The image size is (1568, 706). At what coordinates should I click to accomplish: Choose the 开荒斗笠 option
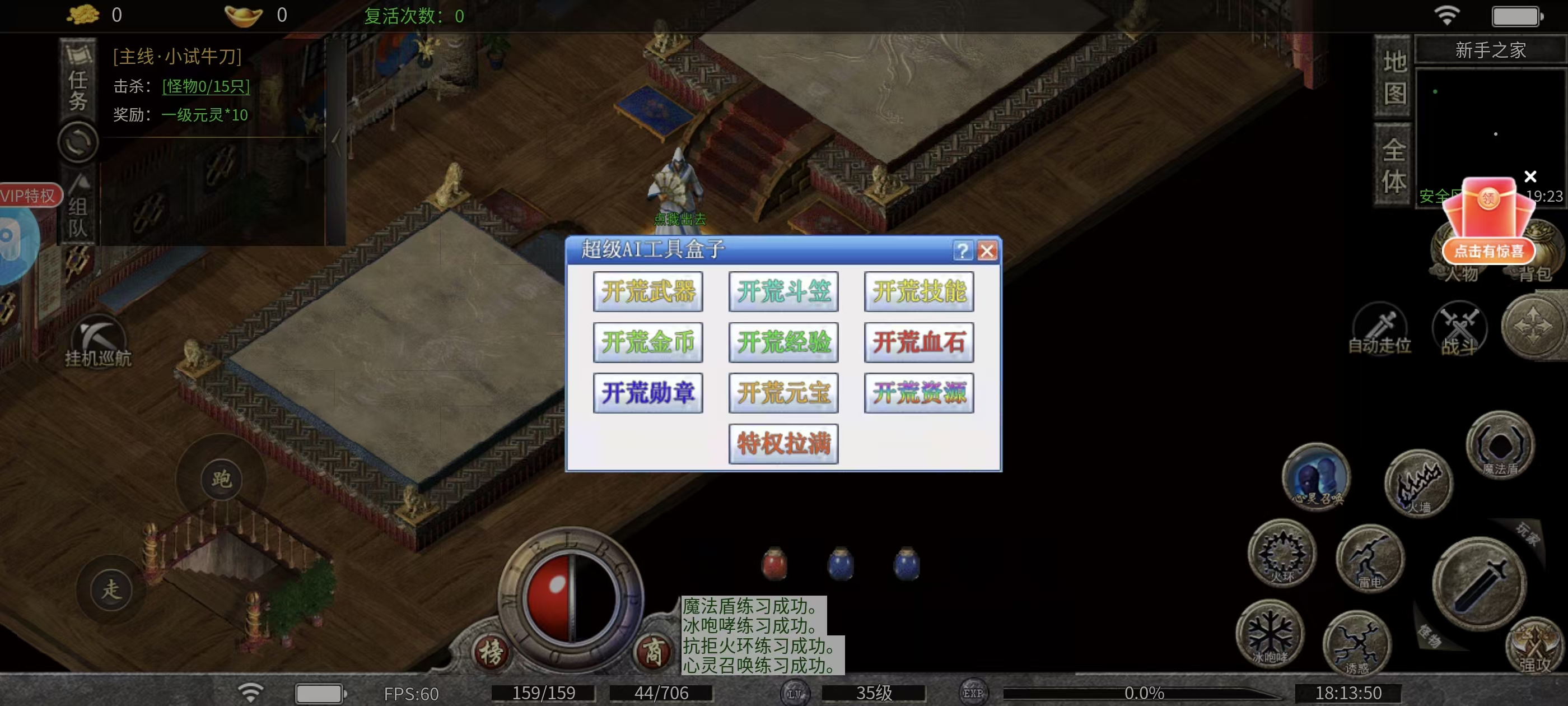pyautogui.click(x=783, y=292)
